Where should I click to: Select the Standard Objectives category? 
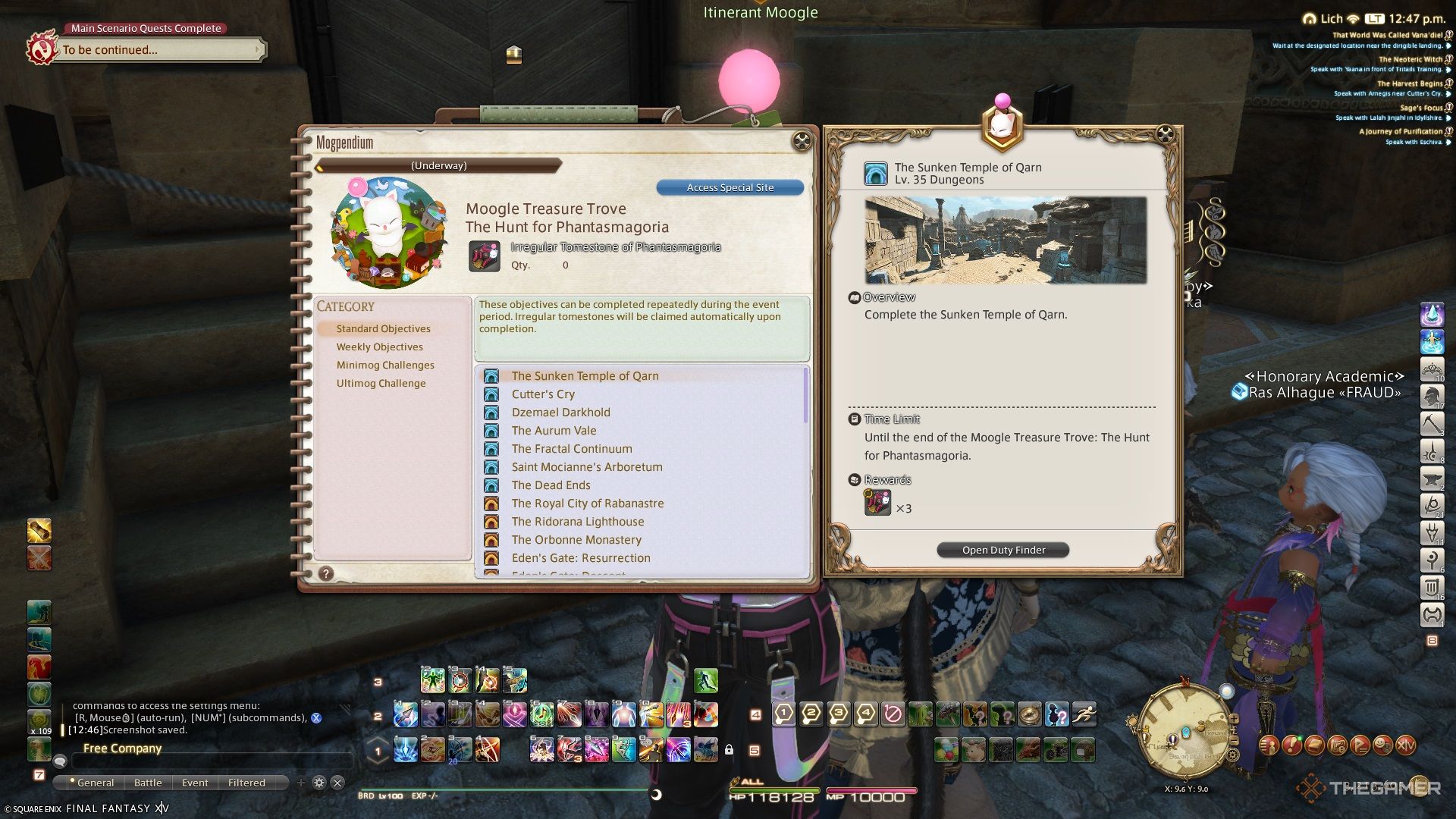pos(383,329)
